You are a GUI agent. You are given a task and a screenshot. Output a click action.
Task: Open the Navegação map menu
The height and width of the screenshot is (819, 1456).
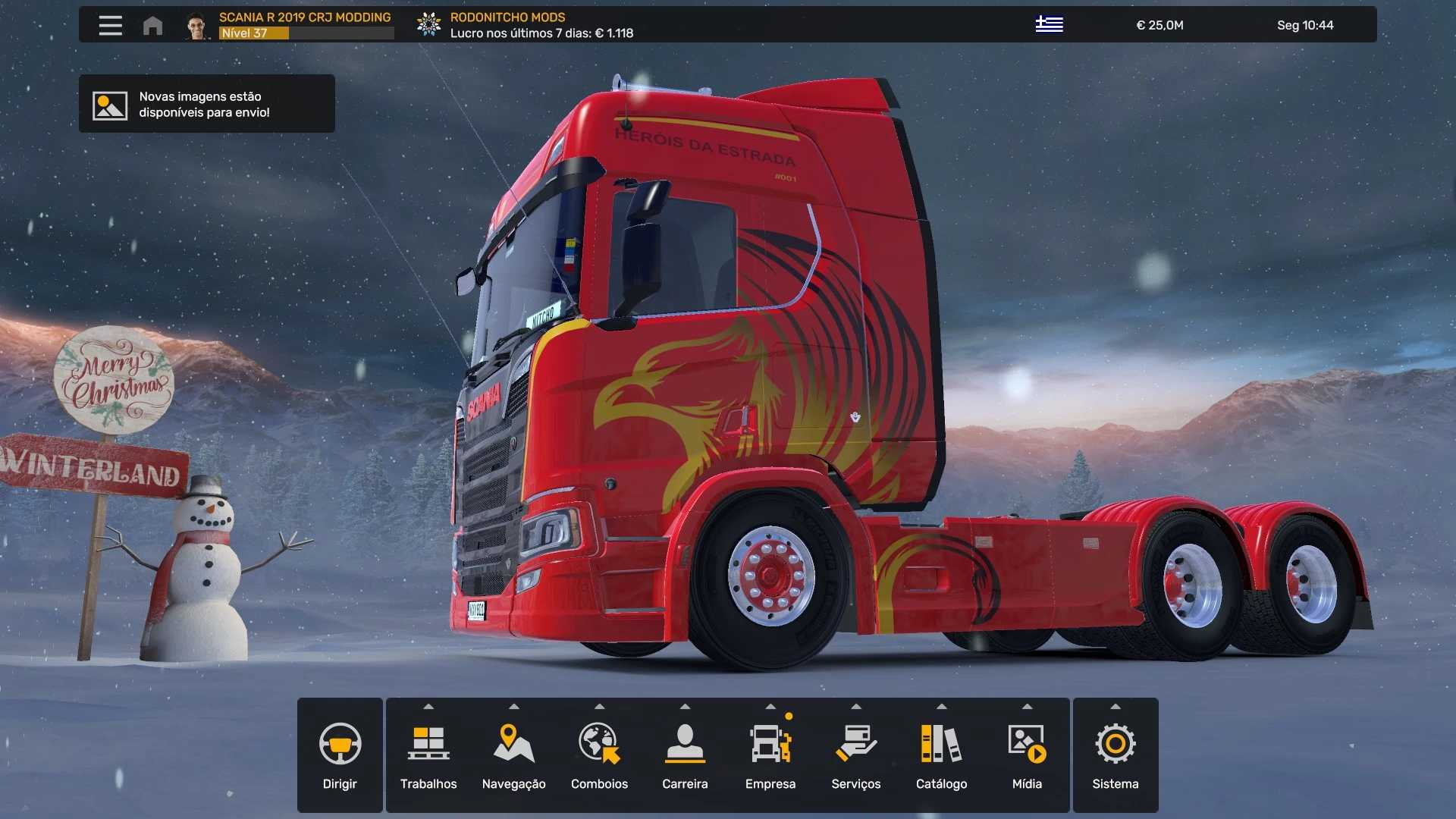click(513, 755)
